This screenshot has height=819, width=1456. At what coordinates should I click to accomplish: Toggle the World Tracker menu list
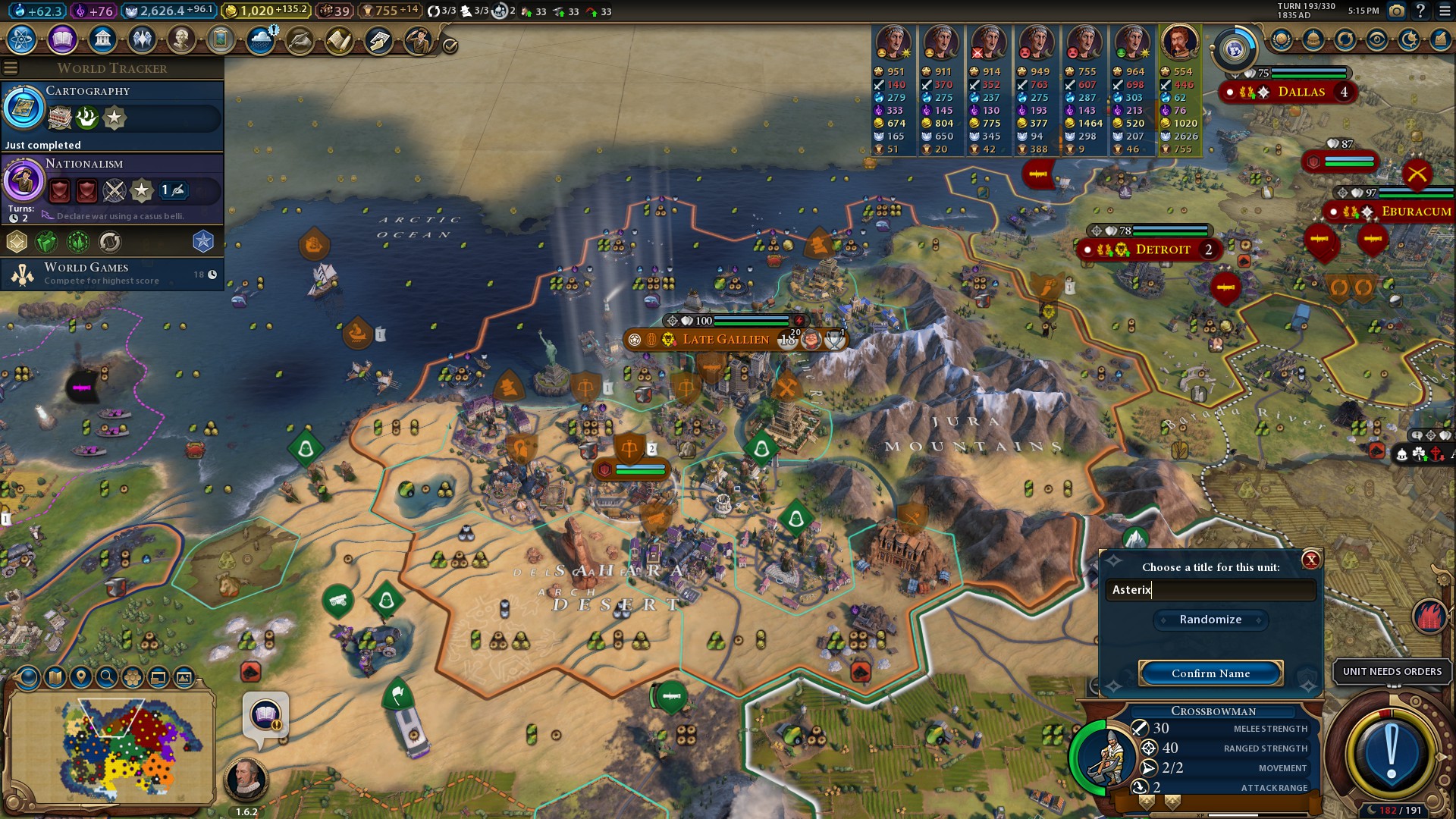pos(11,68)
